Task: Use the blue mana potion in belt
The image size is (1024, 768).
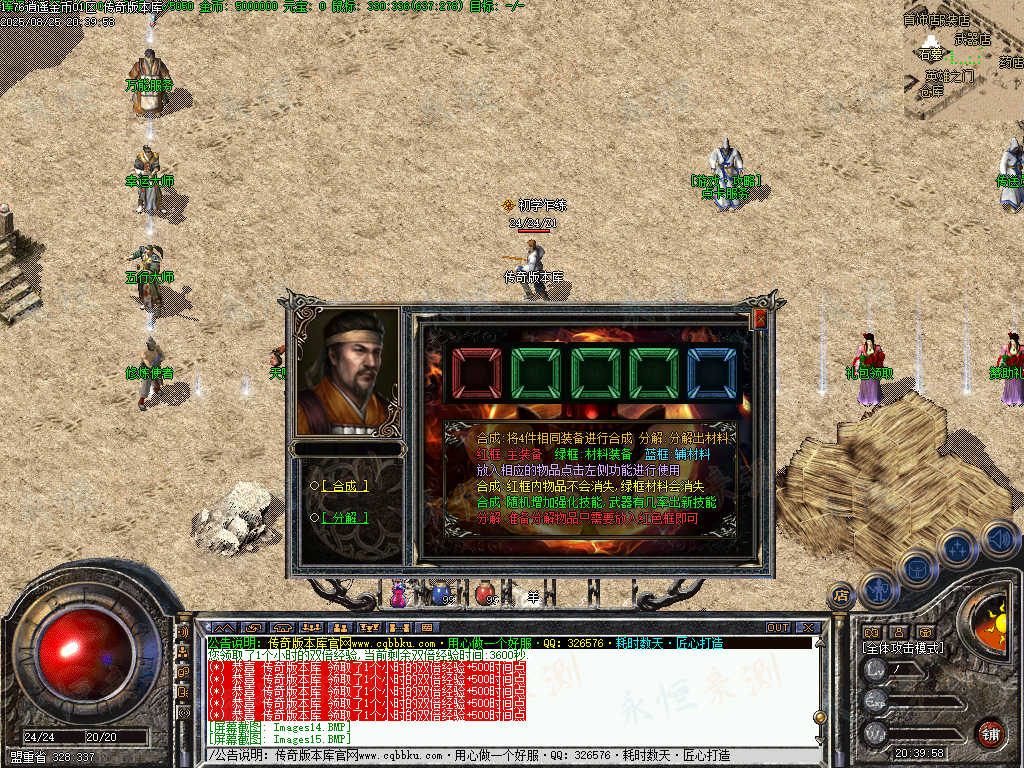Action: tap(440, 594)
